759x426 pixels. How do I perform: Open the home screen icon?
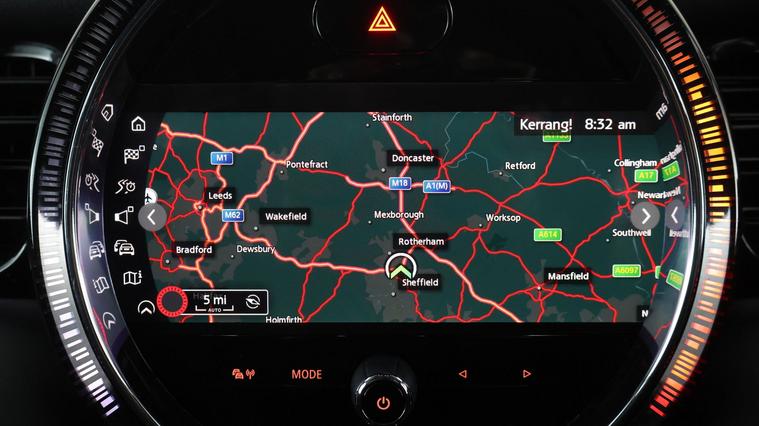pyautogui.click(x=138, y=124)
